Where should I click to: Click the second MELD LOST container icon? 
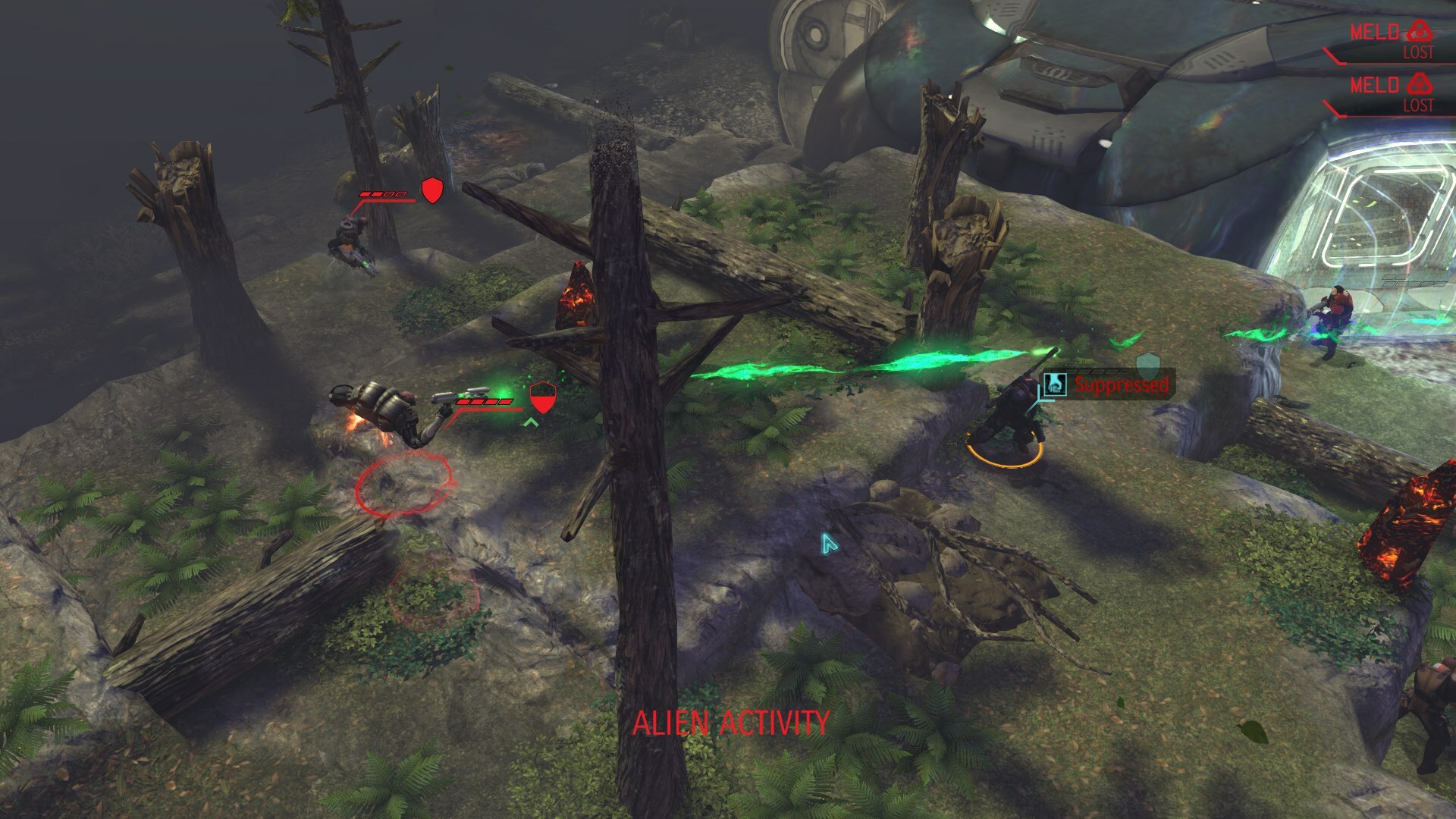pos(1420,85)
